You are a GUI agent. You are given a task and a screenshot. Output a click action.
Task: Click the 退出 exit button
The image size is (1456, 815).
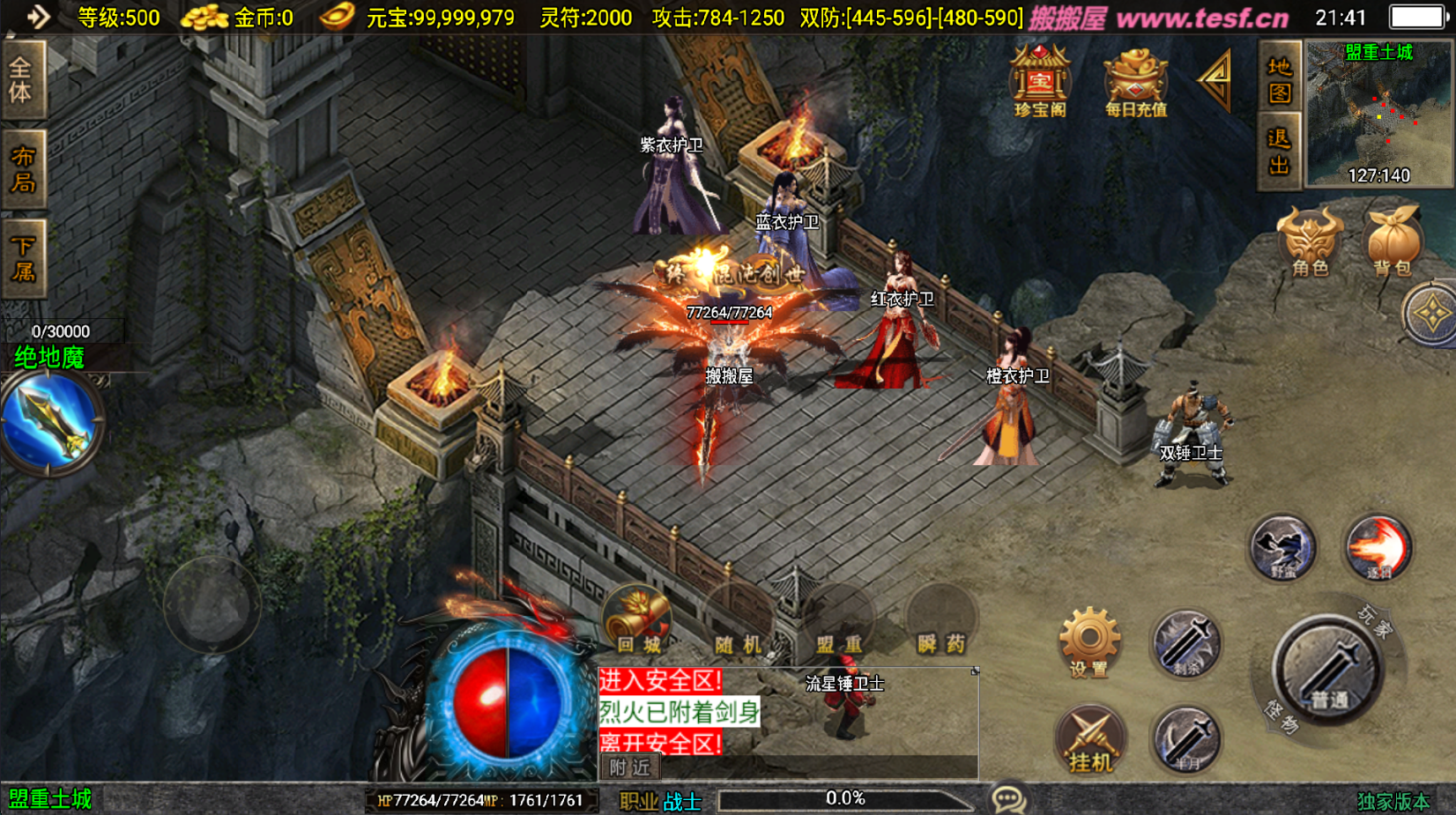(1279, 152)
